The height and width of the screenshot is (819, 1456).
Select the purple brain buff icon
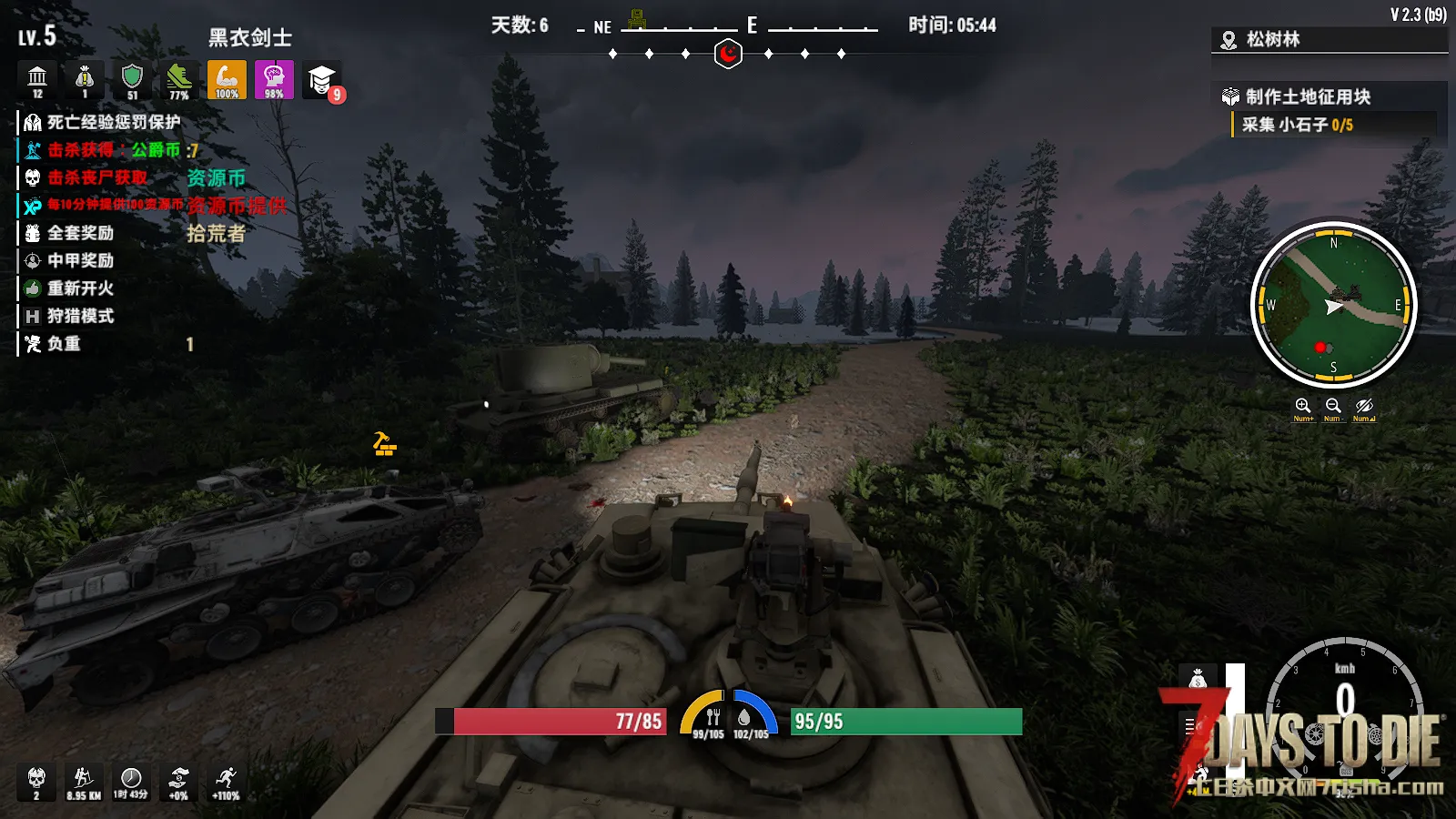click(274, 80)
